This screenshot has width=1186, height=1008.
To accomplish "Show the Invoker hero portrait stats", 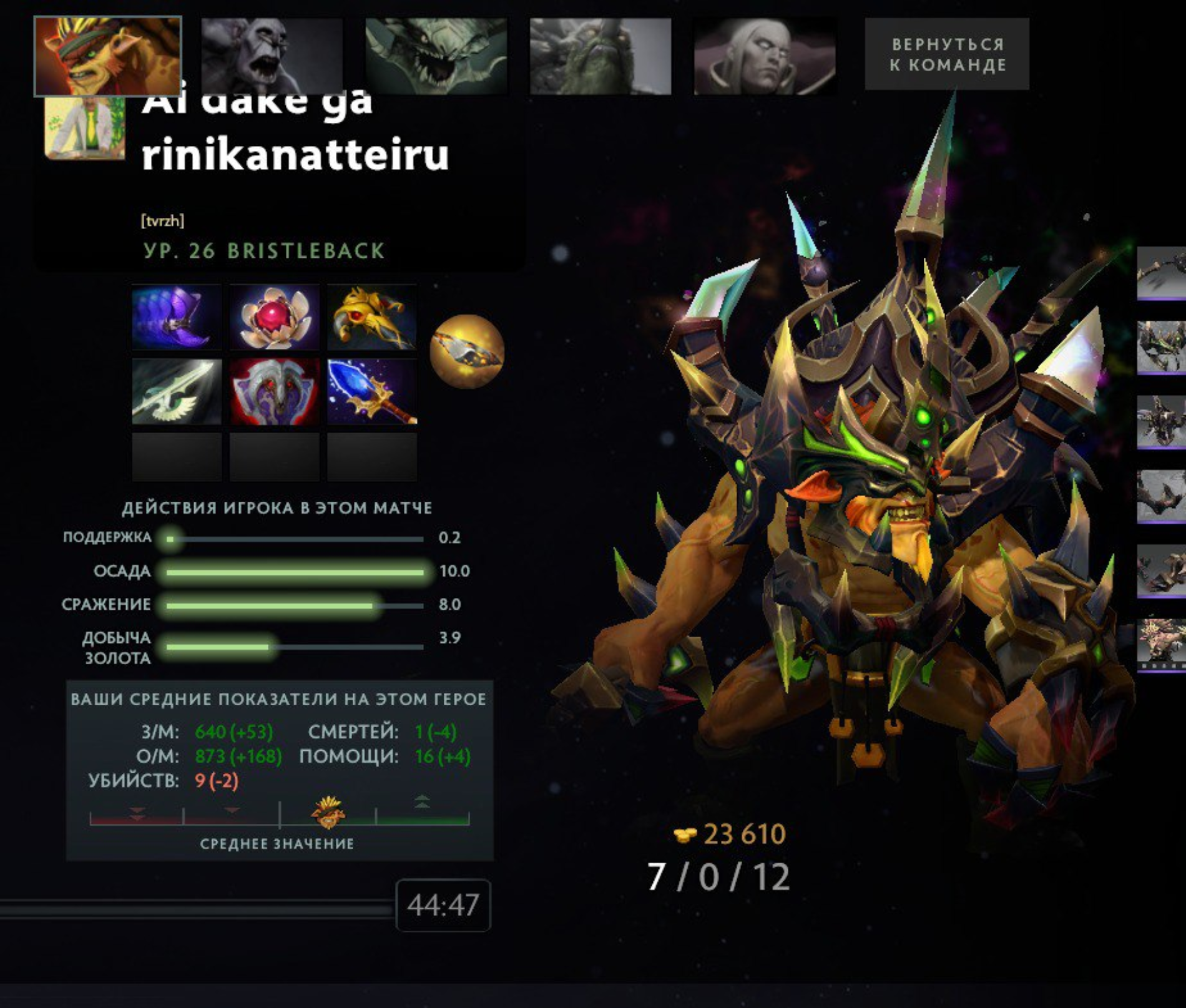I will point(765,56).
